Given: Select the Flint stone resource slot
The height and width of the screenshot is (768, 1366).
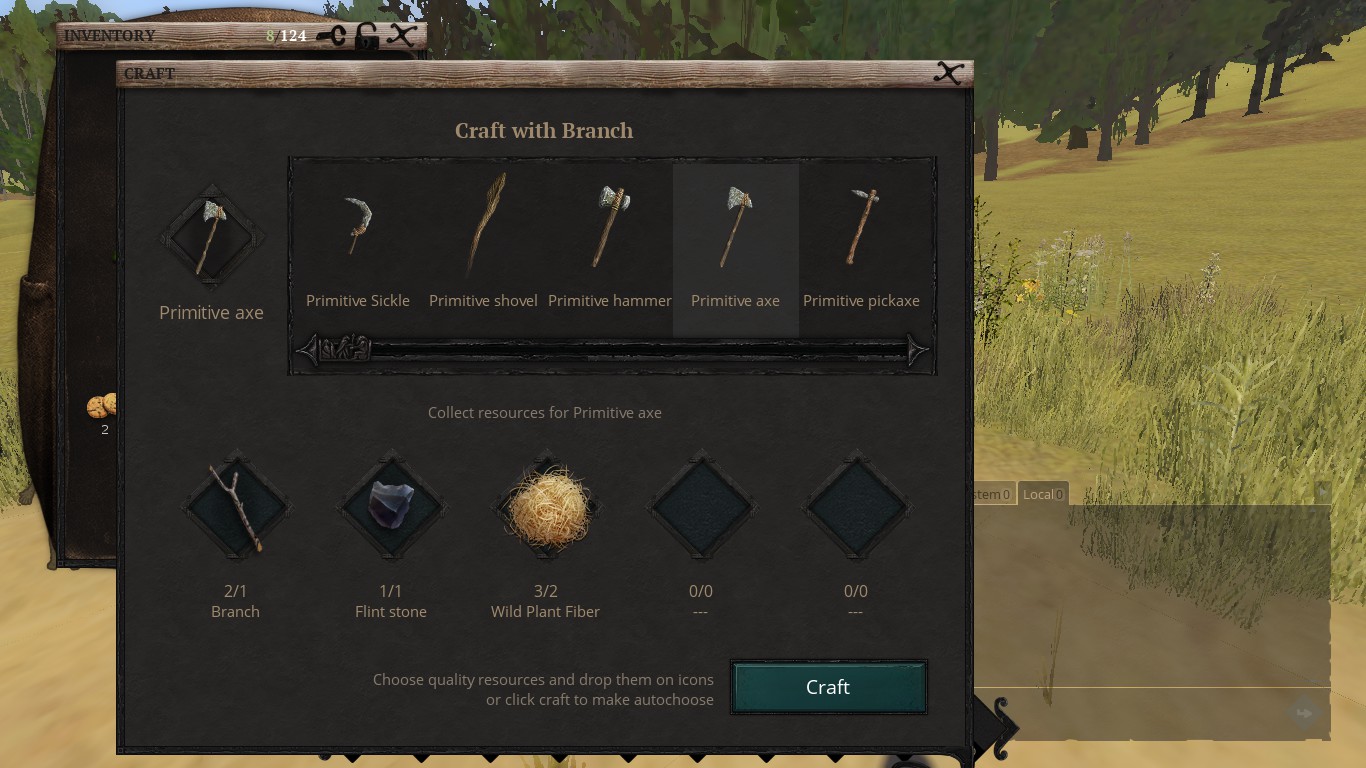Looking at the screenshot, I should coord(391,508).
